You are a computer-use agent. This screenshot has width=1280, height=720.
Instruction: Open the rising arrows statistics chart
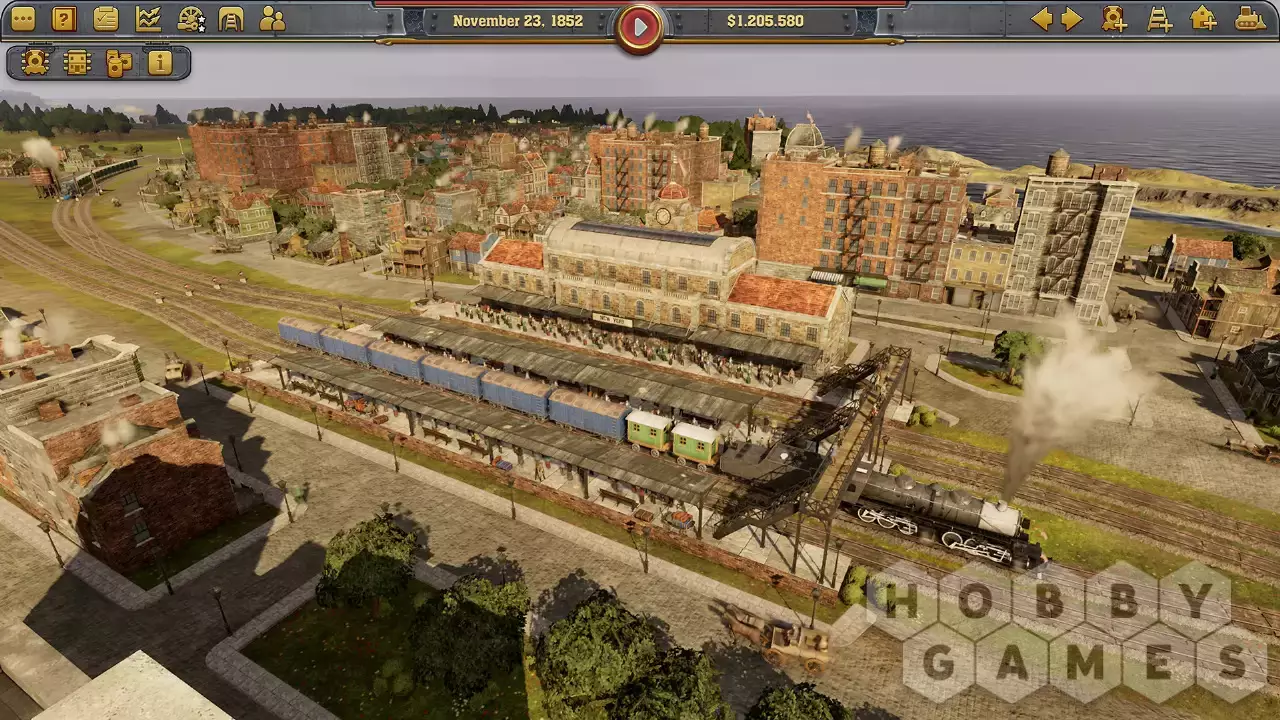[x=148, y=19]
